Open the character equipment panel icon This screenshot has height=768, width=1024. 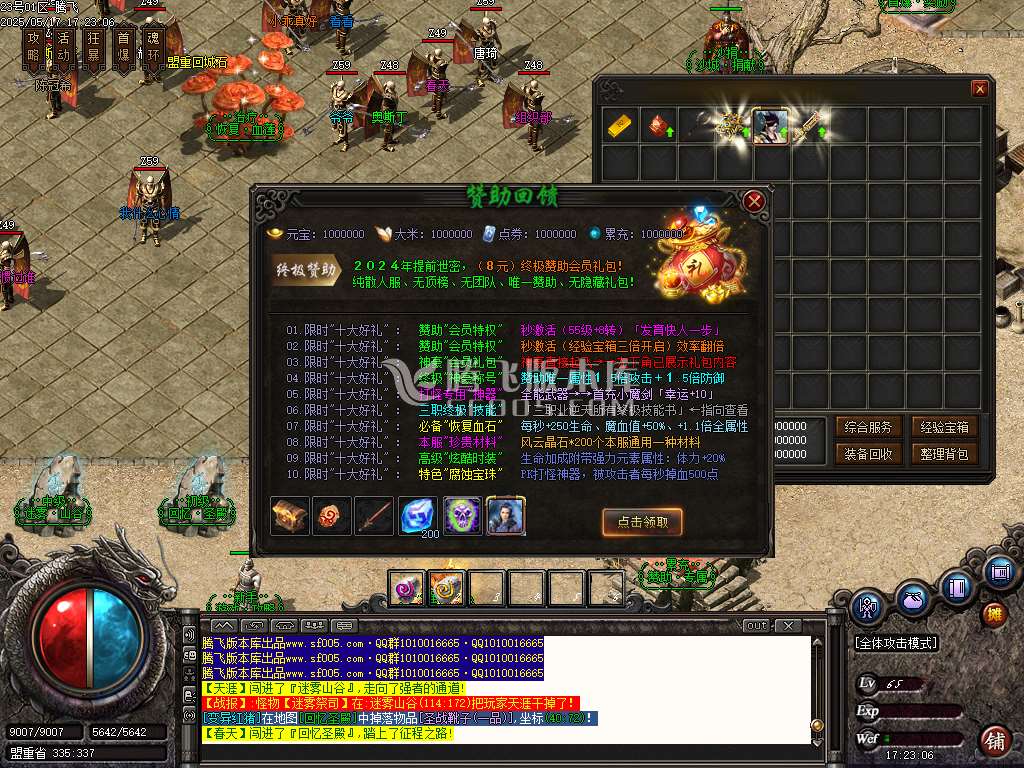pos(868,606)
